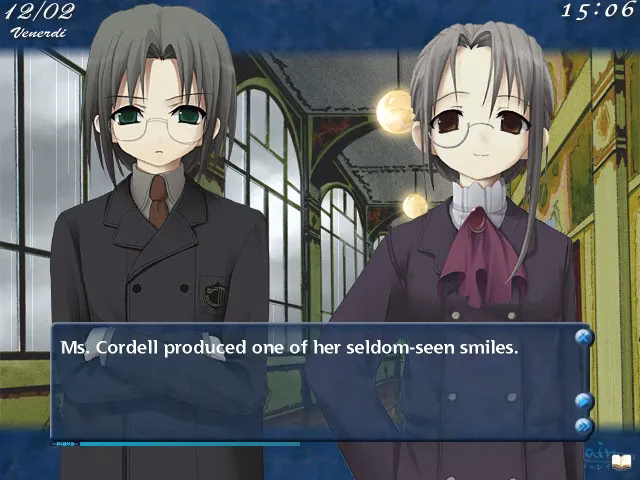This screenshot has height=480, width=640.
Task: Start auto-play with the single arrow button
Action: click(x=584, y=402)
